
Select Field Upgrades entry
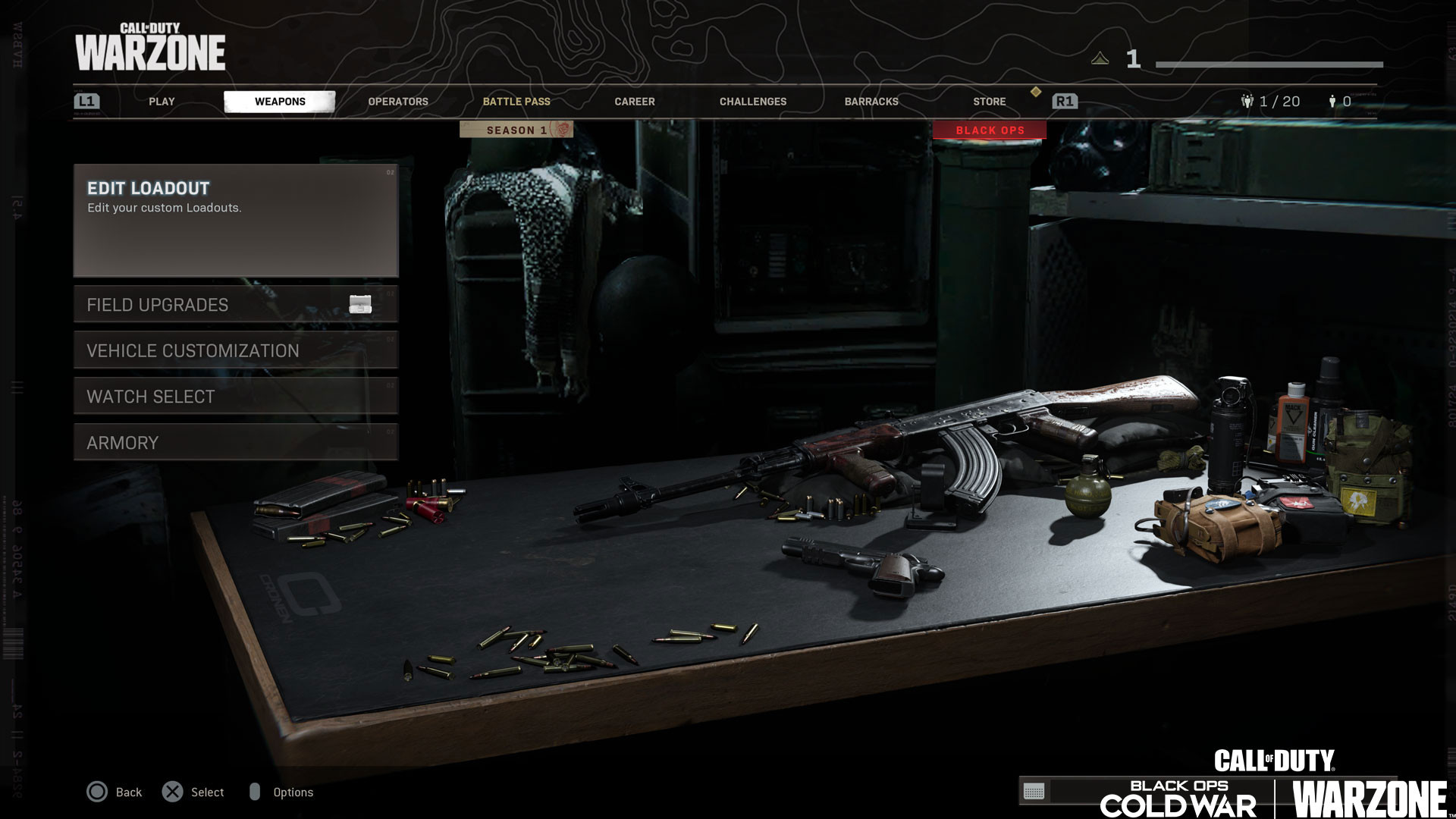pos(236,305)
